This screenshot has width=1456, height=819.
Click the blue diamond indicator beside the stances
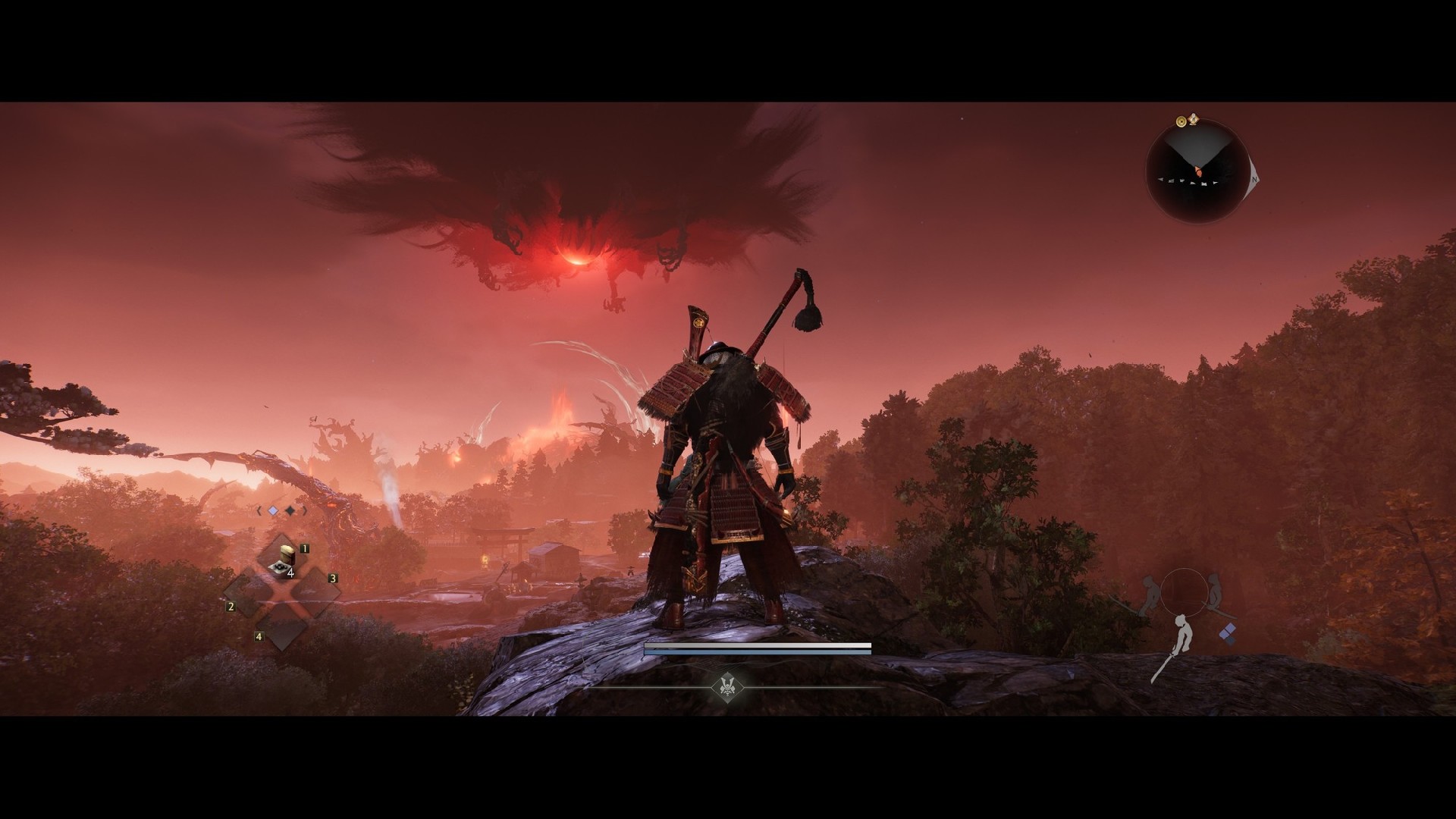tap(1228, 633)
